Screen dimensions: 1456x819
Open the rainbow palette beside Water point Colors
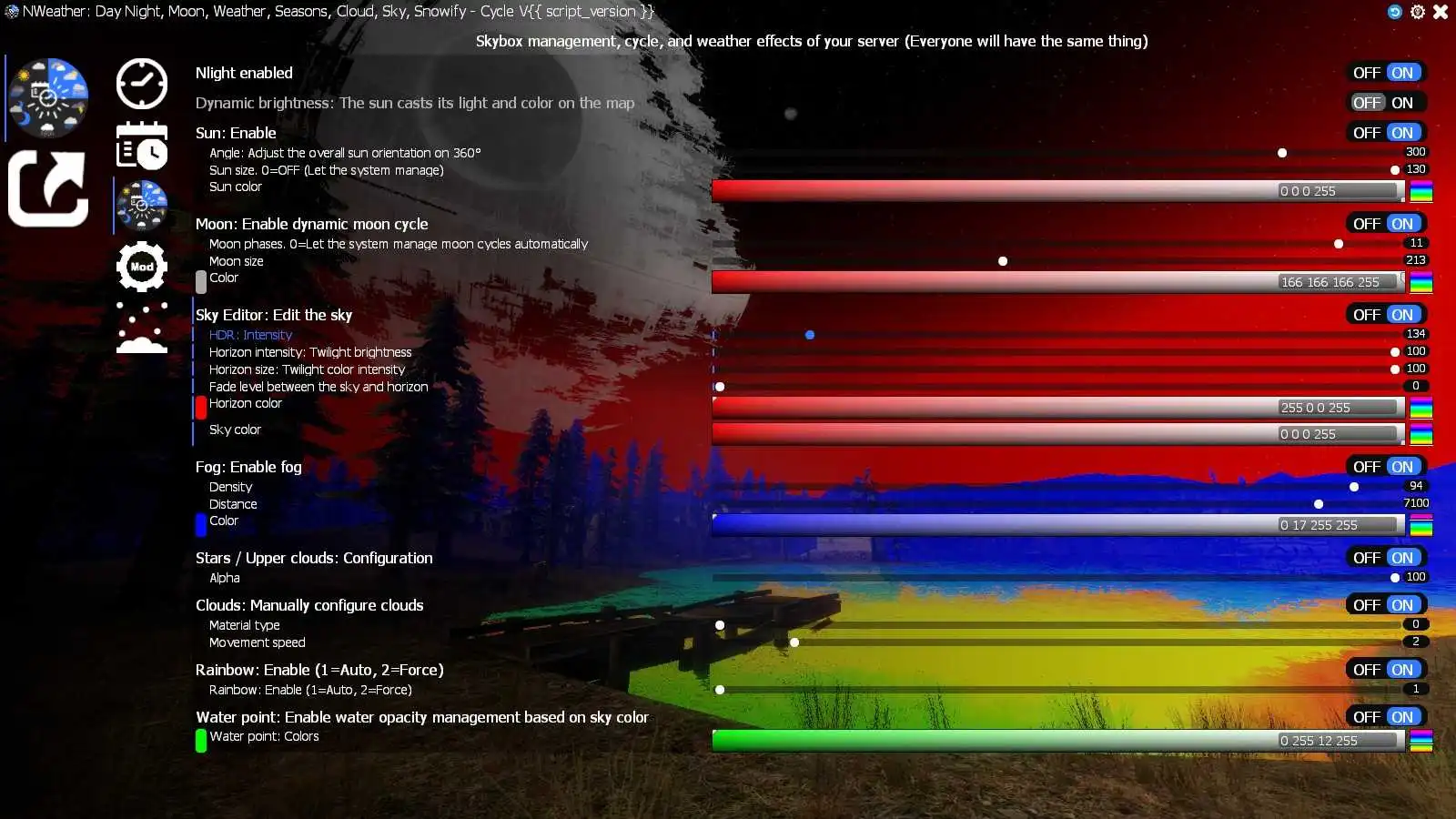click(1420, 740)
